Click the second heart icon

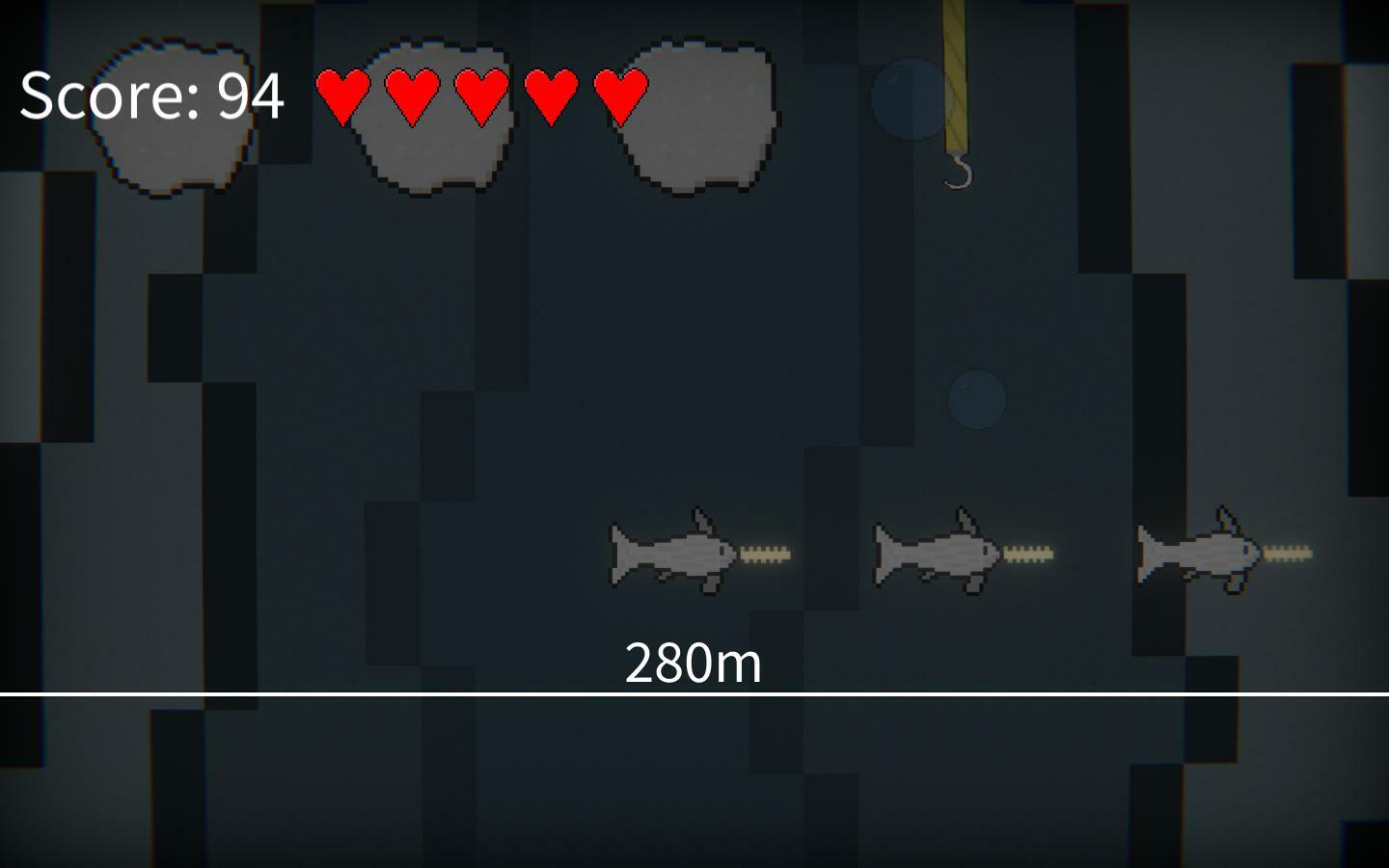412,95
